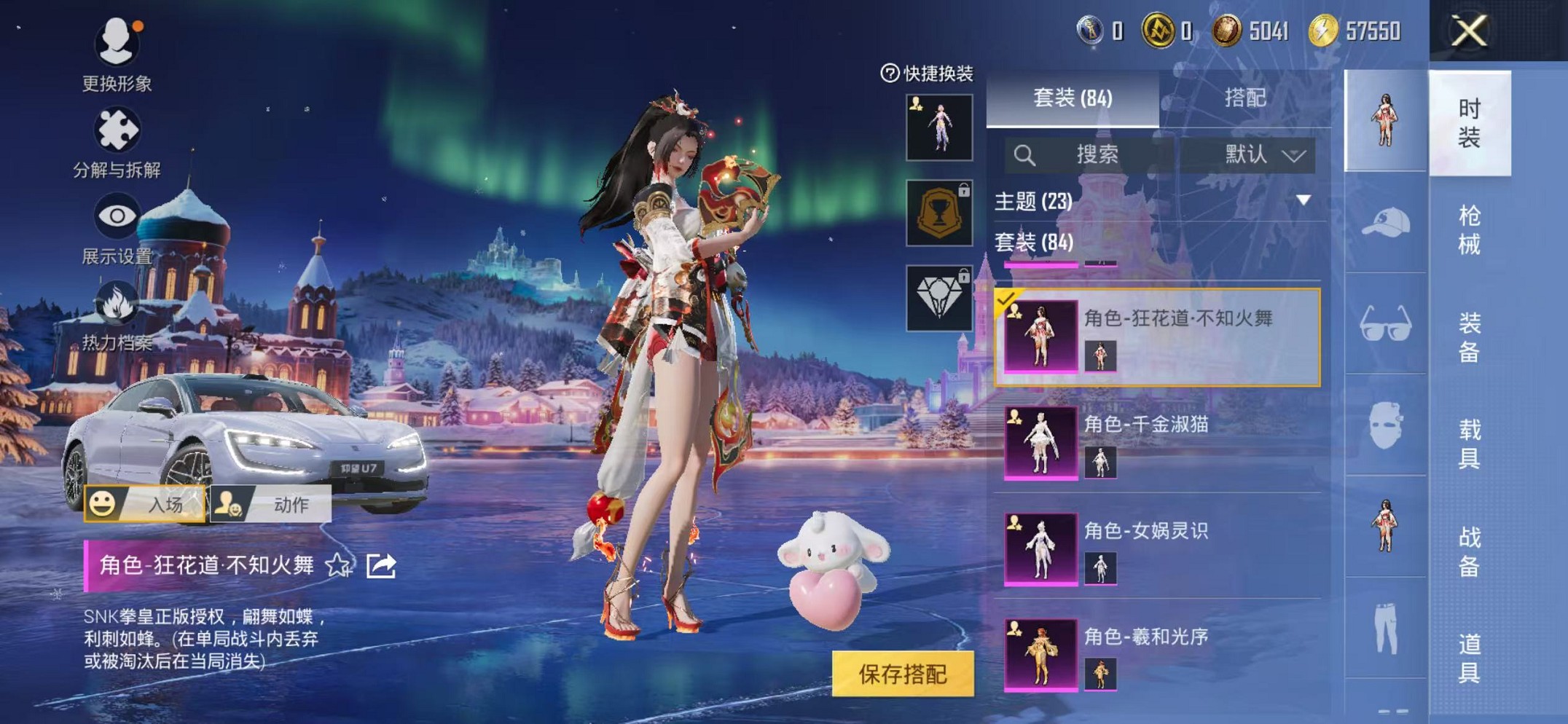
Task: Share the current outfit
Action: pyautogui.click(x=381, y=565)
